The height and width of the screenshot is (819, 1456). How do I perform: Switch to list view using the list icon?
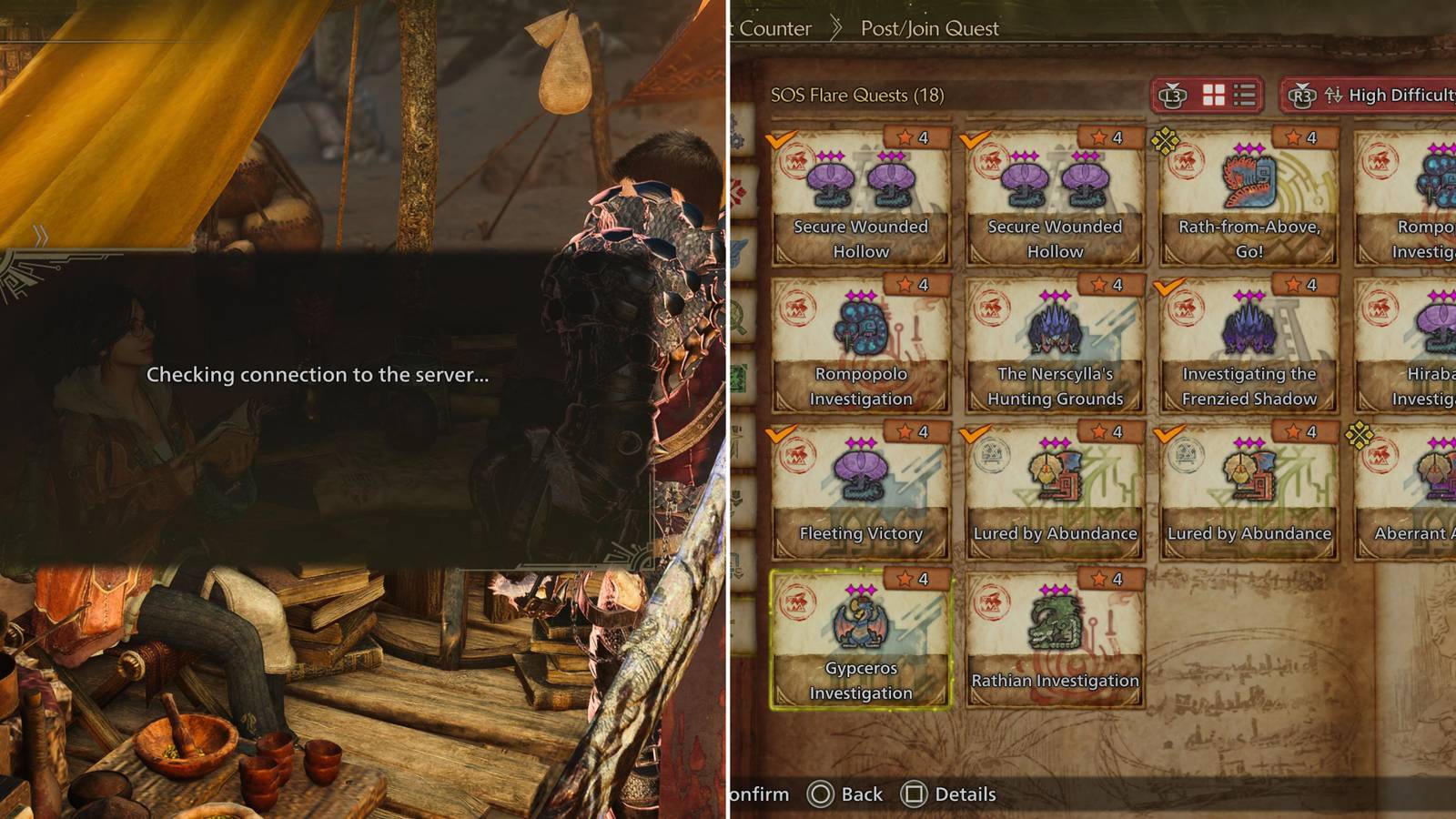pyautogui.click(x=1243, y=95)
